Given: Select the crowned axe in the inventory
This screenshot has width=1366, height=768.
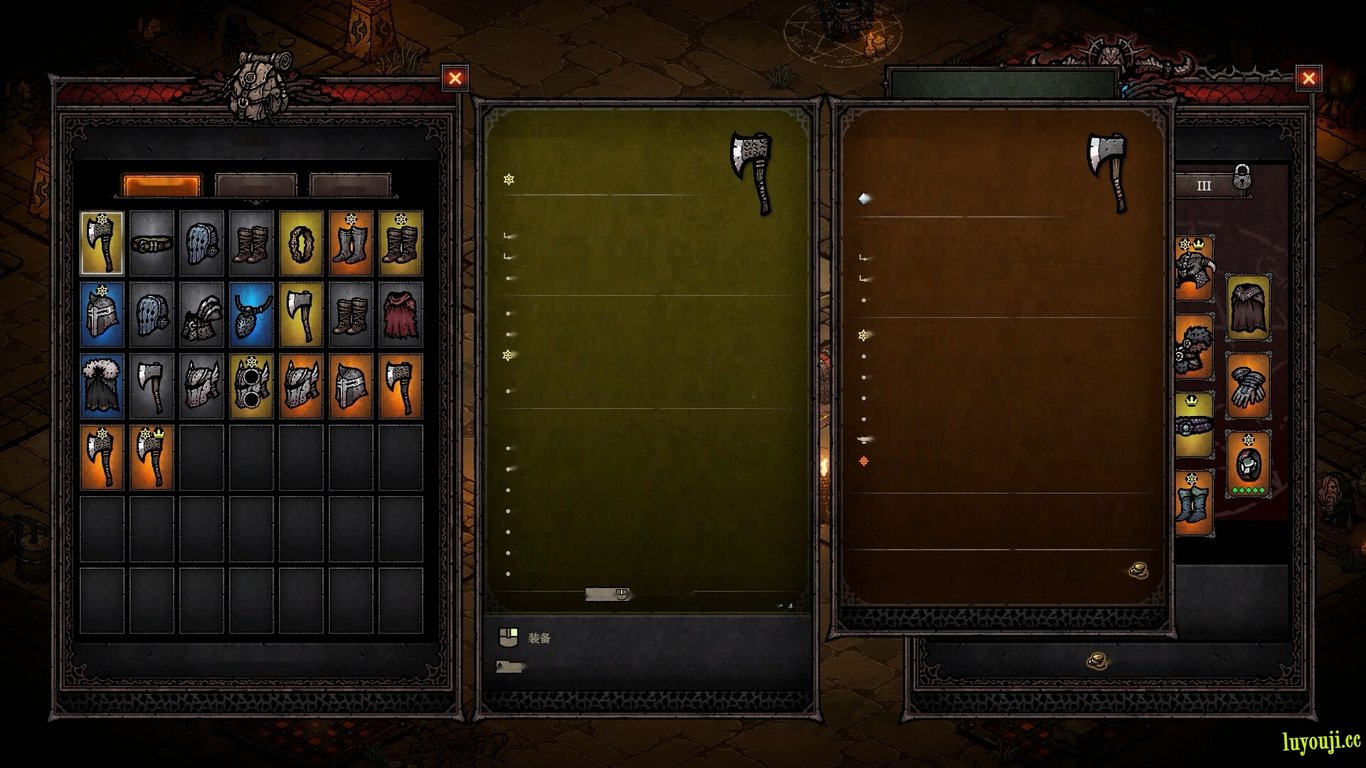Looking at the screenshot, I should point(152,457).
